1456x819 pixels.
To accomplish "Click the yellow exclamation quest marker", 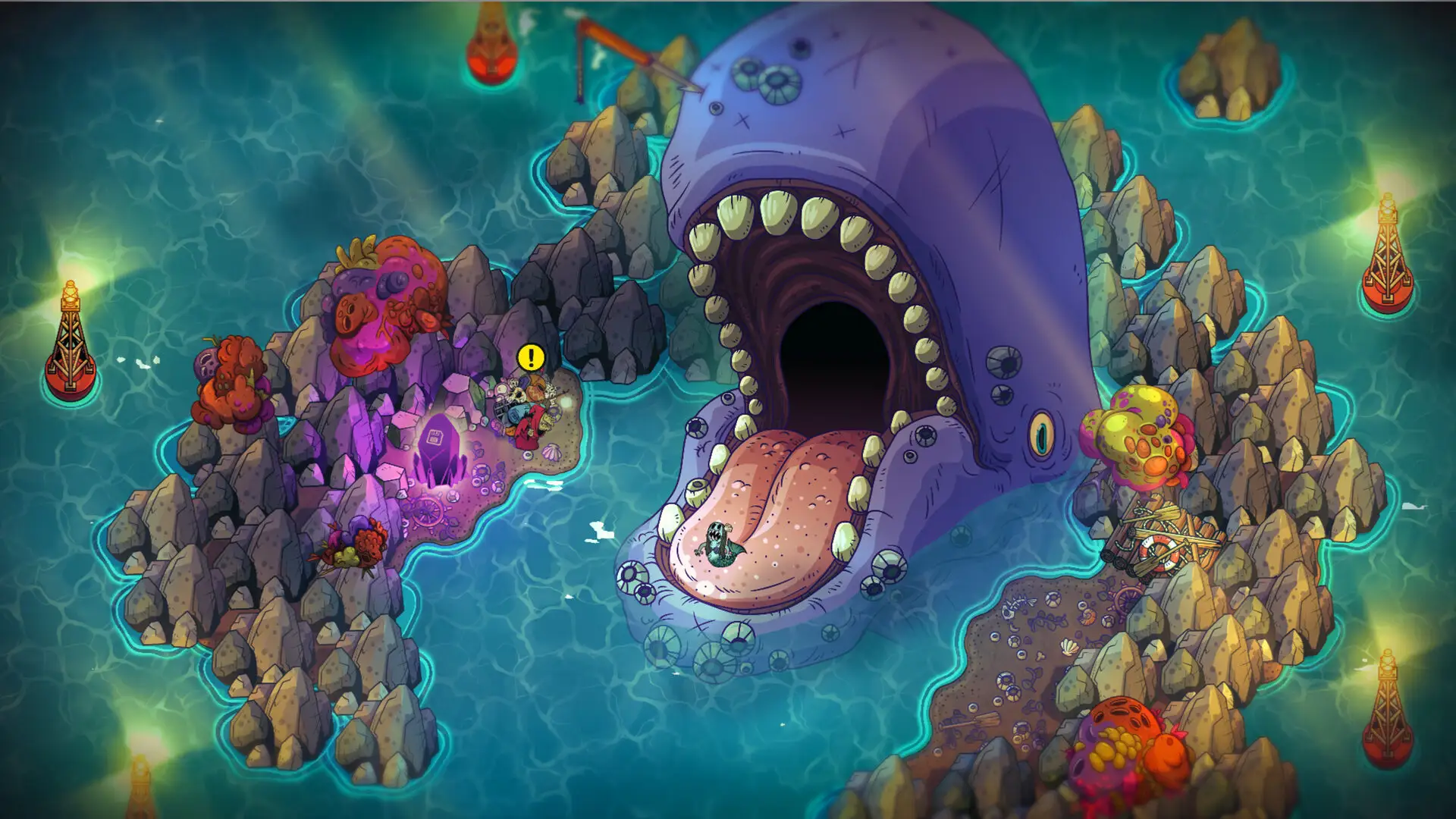I will tap(531, 356).
